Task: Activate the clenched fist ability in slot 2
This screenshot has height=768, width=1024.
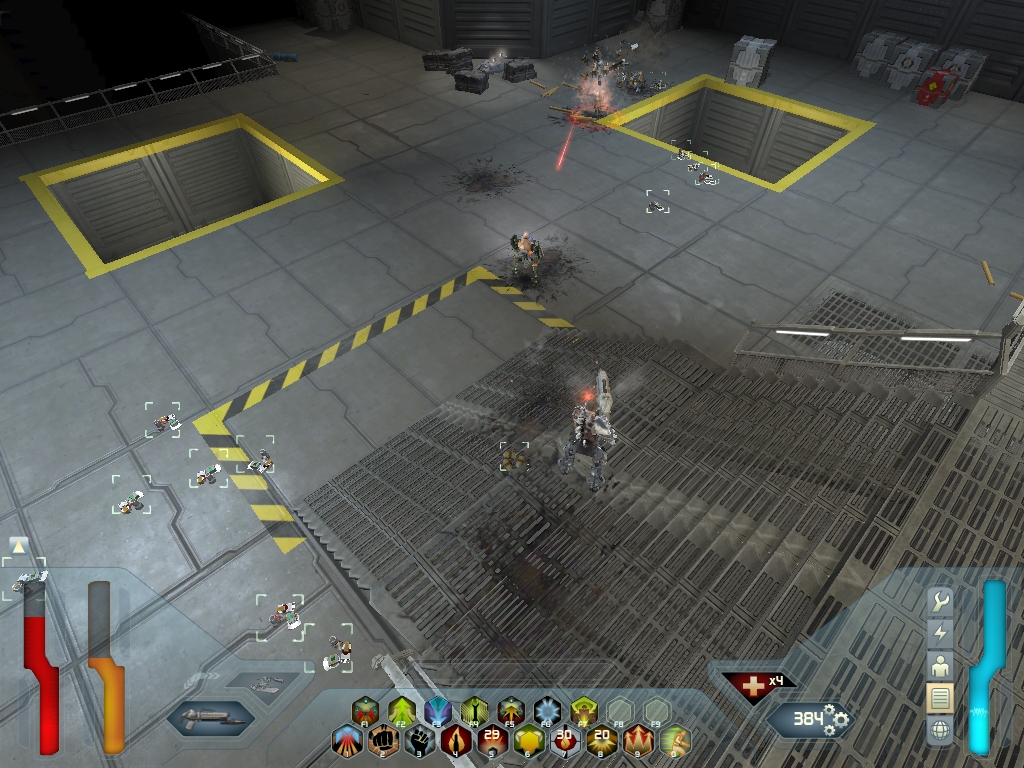Action: pyautogui.click(x=383, y=741)
